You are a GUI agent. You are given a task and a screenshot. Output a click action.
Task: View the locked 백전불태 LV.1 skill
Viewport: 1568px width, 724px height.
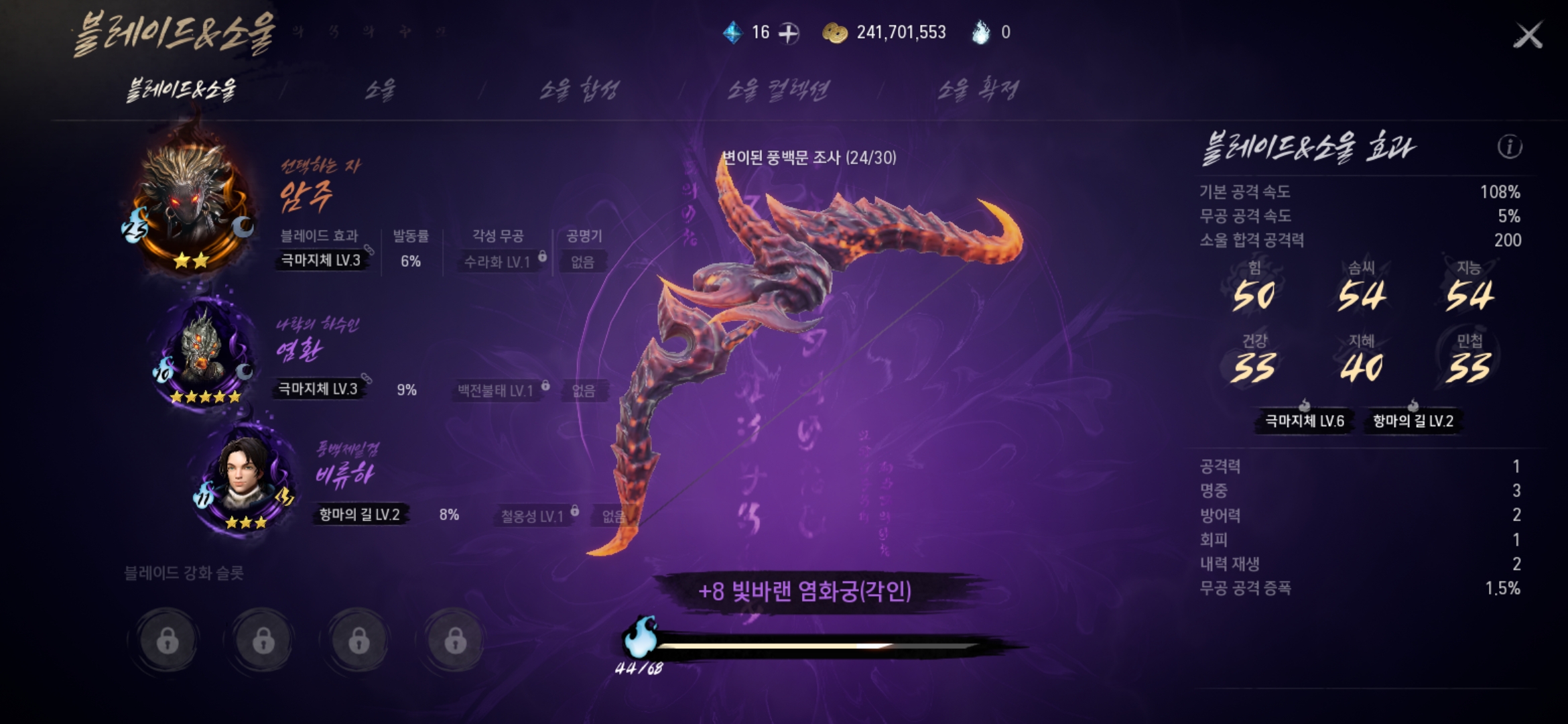click(496, 391)
